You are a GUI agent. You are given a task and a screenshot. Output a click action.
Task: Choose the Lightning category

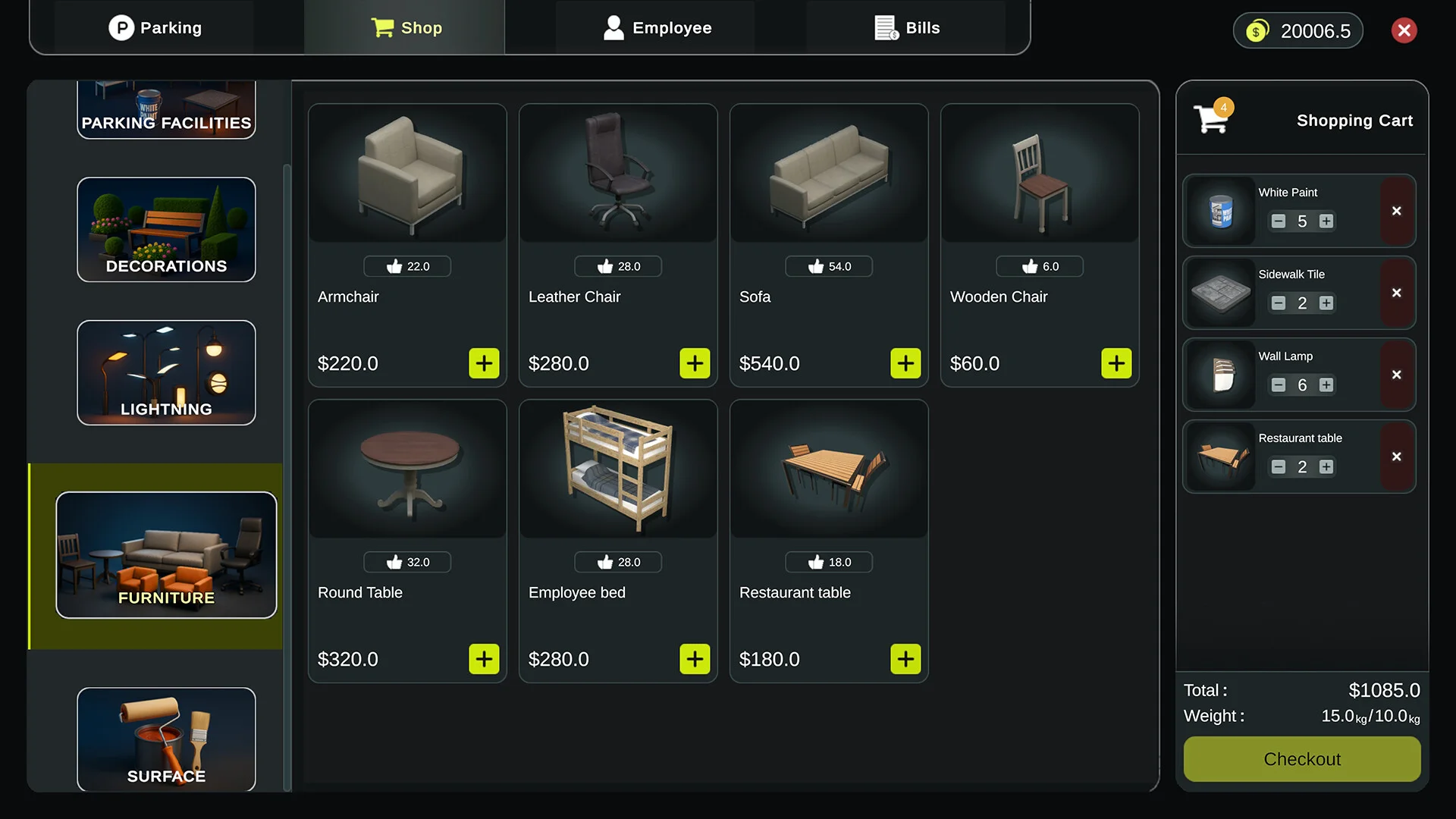(166, 372)
